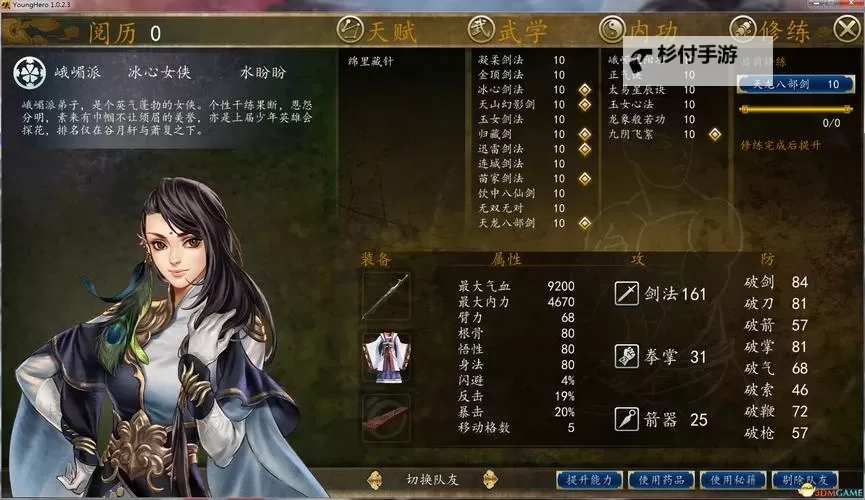Click the 提升能力 button

[x=590, y=480]
